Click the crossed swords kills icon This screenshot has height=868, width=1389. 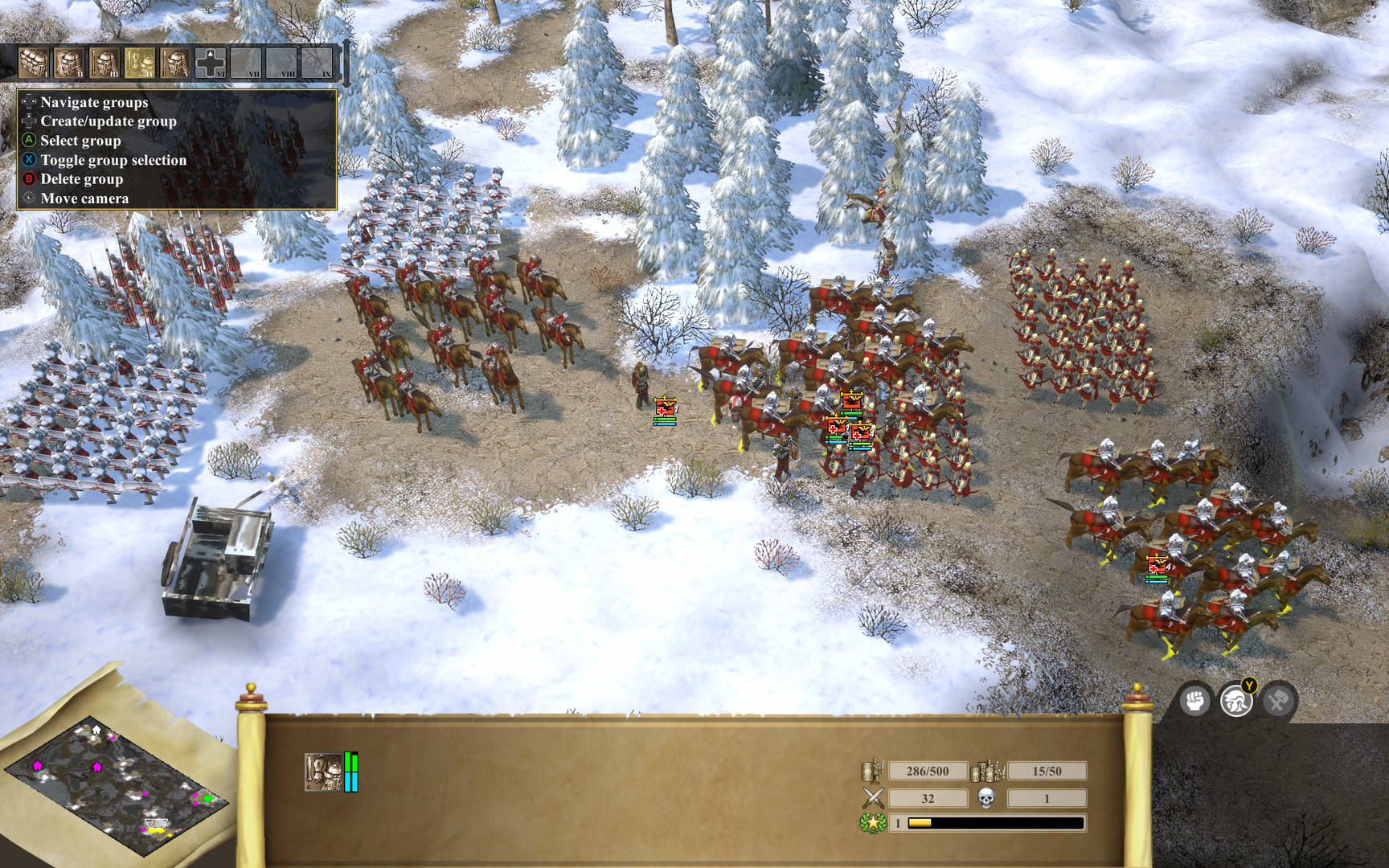(x=873, y=797)
